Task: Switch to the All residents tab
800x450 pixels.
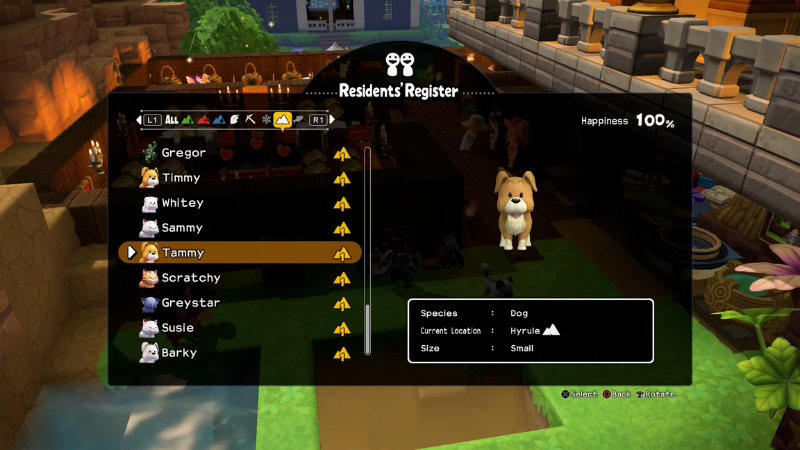Action: (x=171, y=120)
